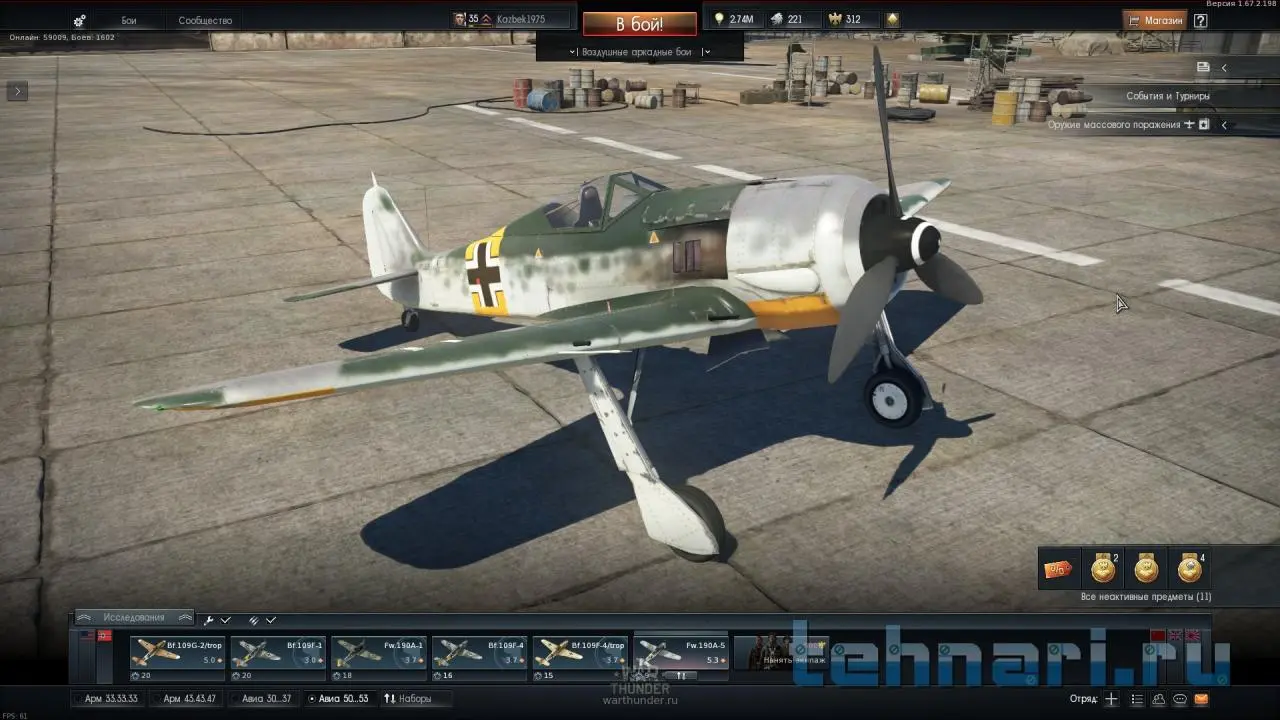Open the settings gear menu
The image size is (1280, 720).
(x=80, y=21)
